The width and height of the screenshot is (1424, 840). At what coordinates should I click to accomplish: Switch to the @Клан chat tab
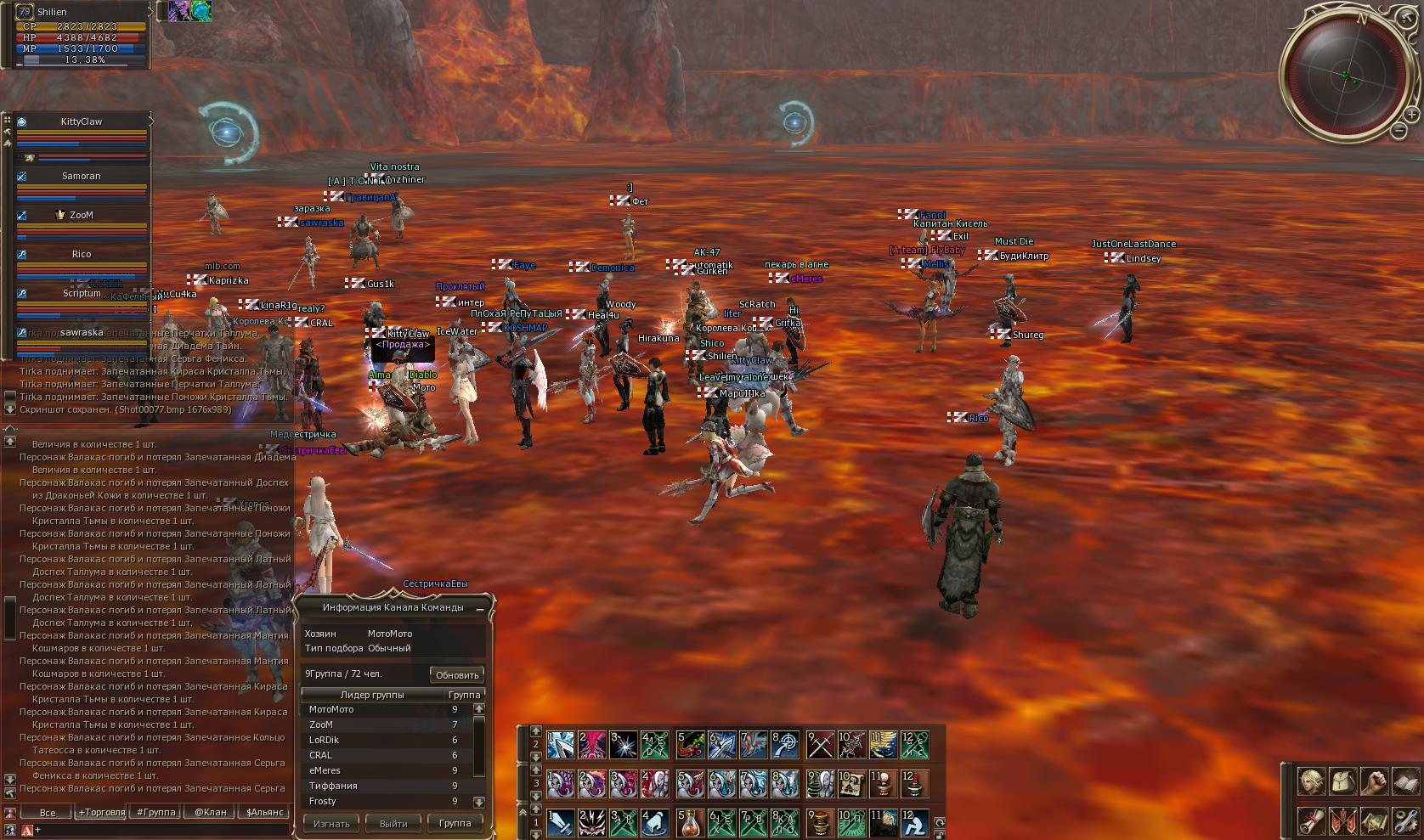coord(210,812)
